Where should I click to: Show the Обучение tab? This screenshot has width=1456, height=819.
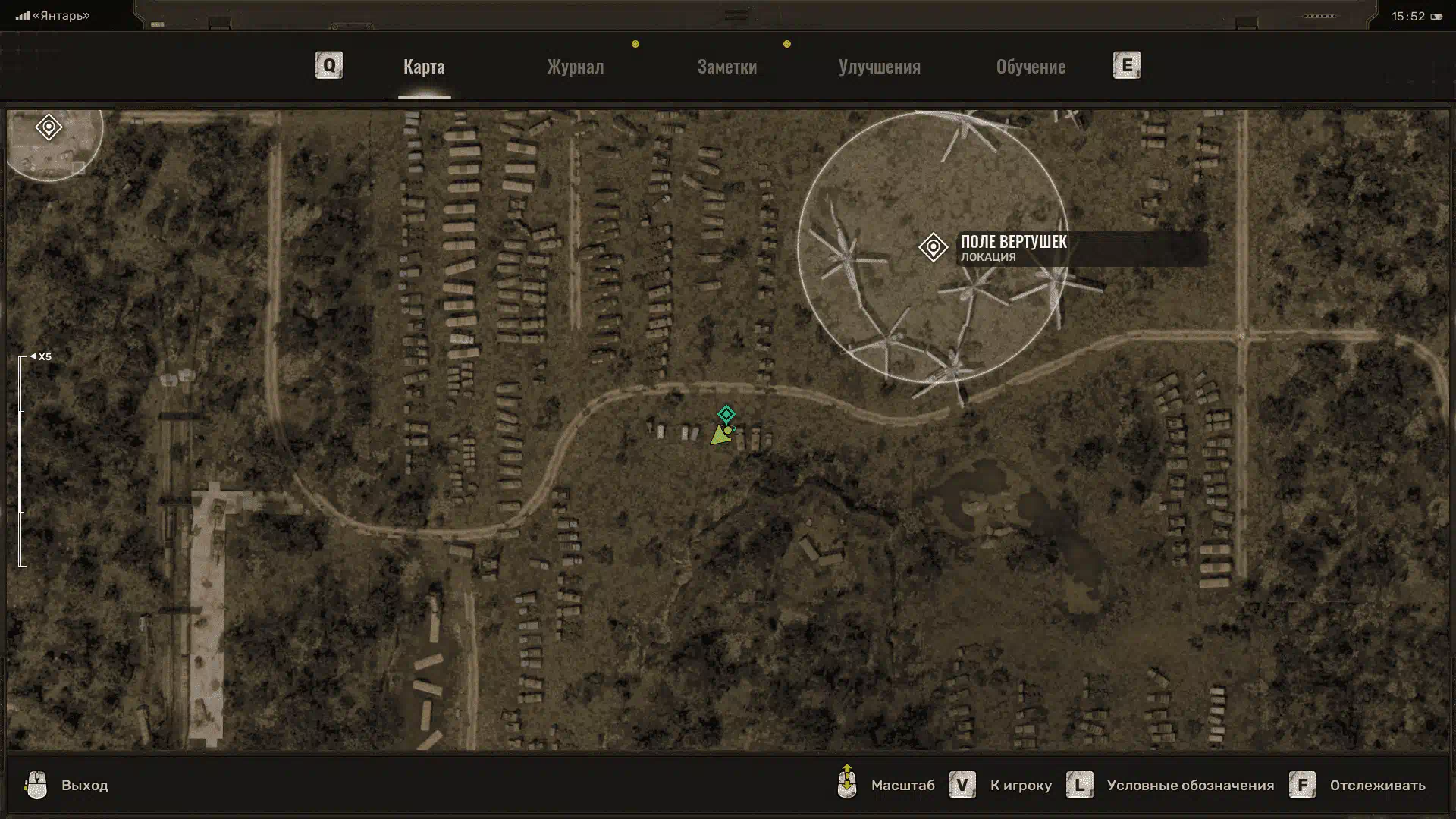1031,67
